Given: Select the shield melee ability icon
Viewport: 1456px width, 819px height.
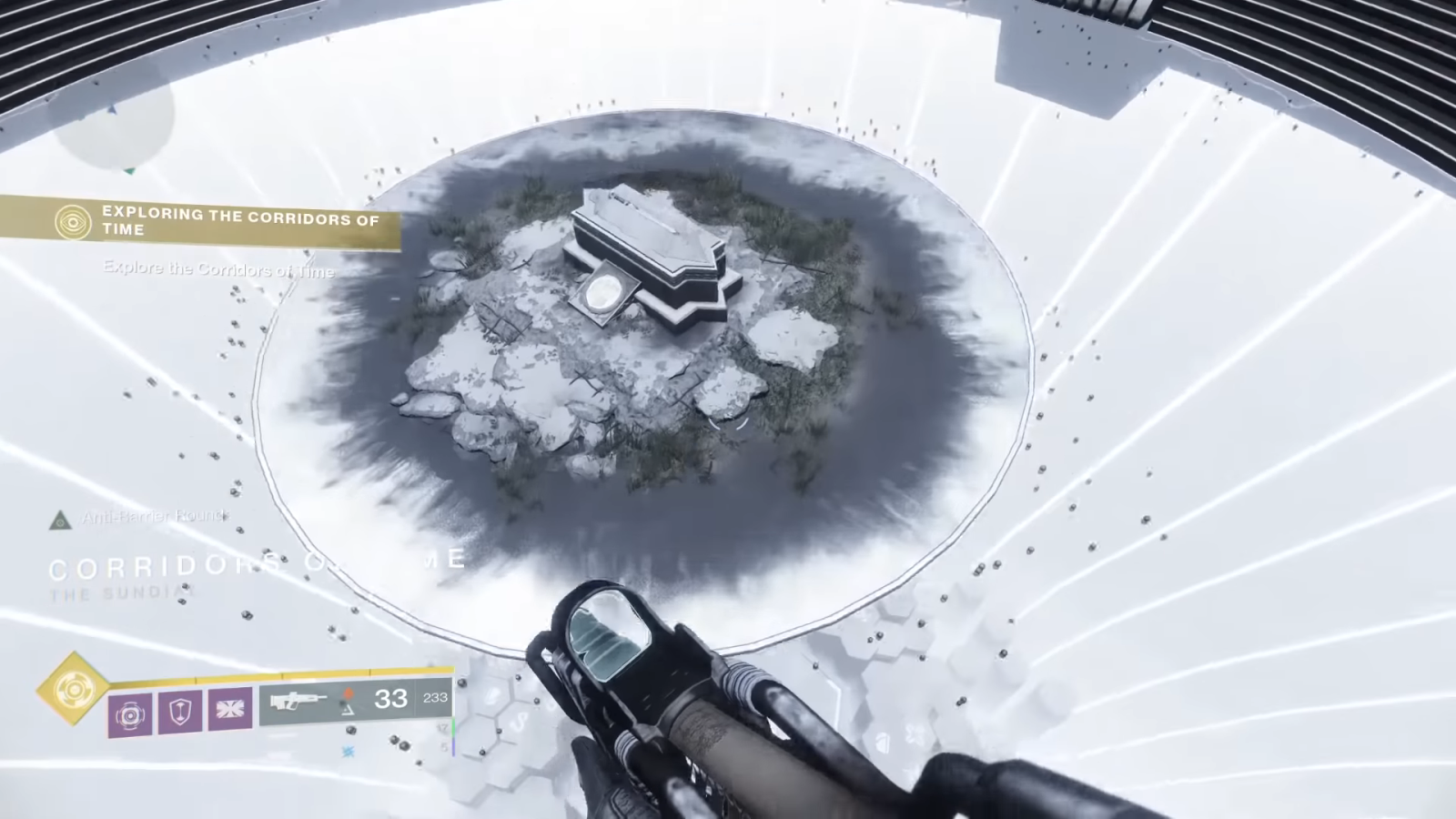Looking at the screenshot, I should coord(180,710).
